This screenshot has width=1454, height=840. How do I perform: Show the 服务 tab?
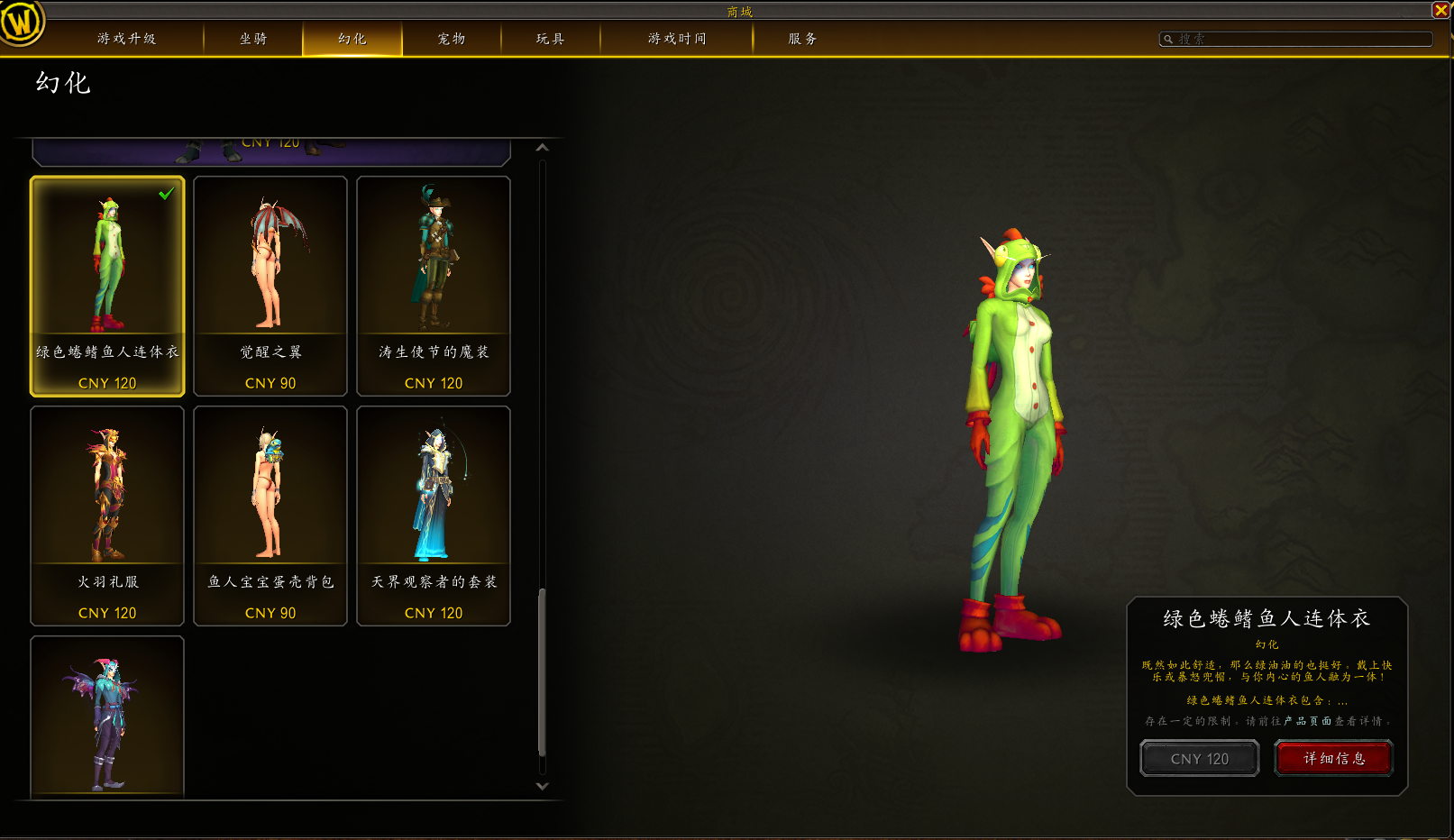(803, 39)
